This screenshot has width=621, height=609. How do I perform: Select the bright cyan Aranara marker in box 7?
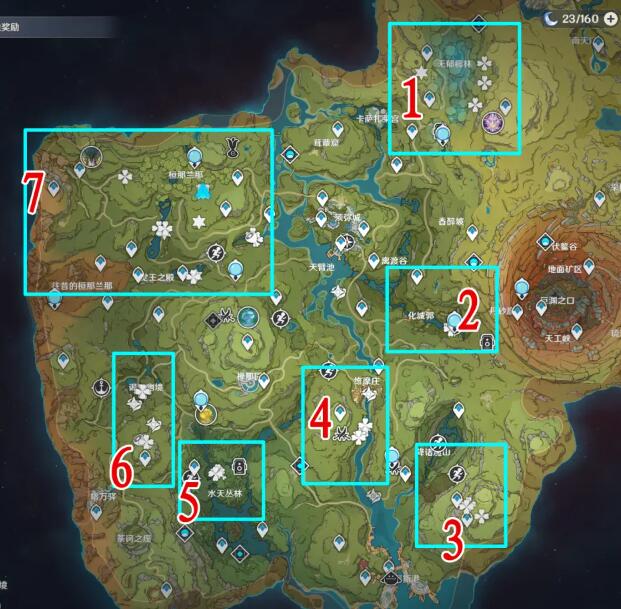click(x=202, y=191)
